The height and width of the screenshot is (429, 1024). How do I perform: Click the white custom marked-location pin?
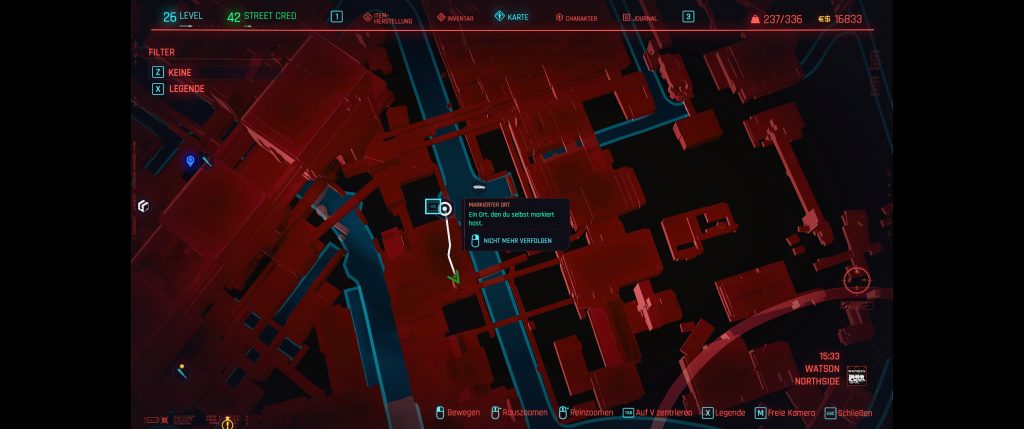click(446, 209)
